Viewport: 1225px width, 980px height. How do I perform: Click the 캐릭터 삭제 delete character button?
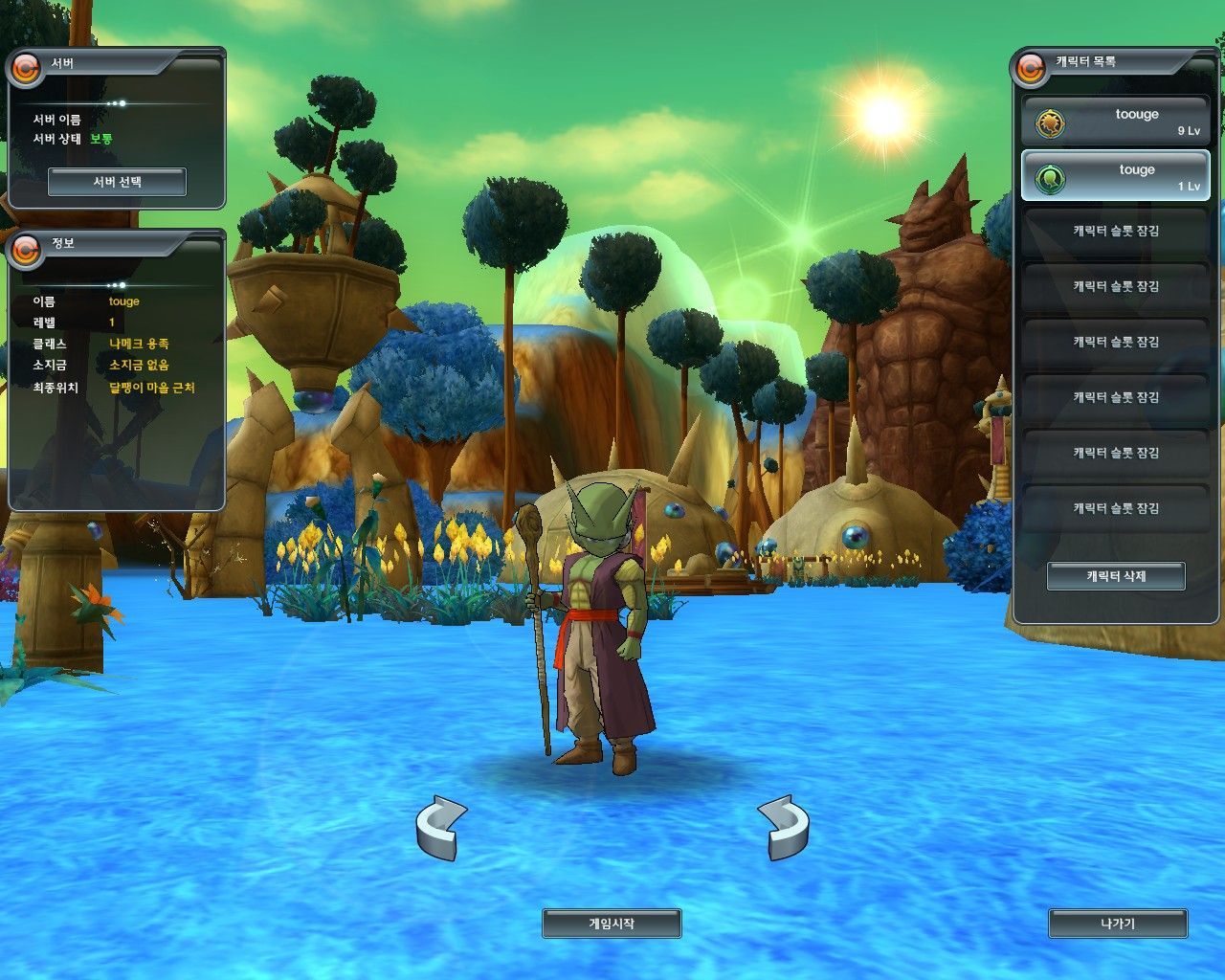1116,576
